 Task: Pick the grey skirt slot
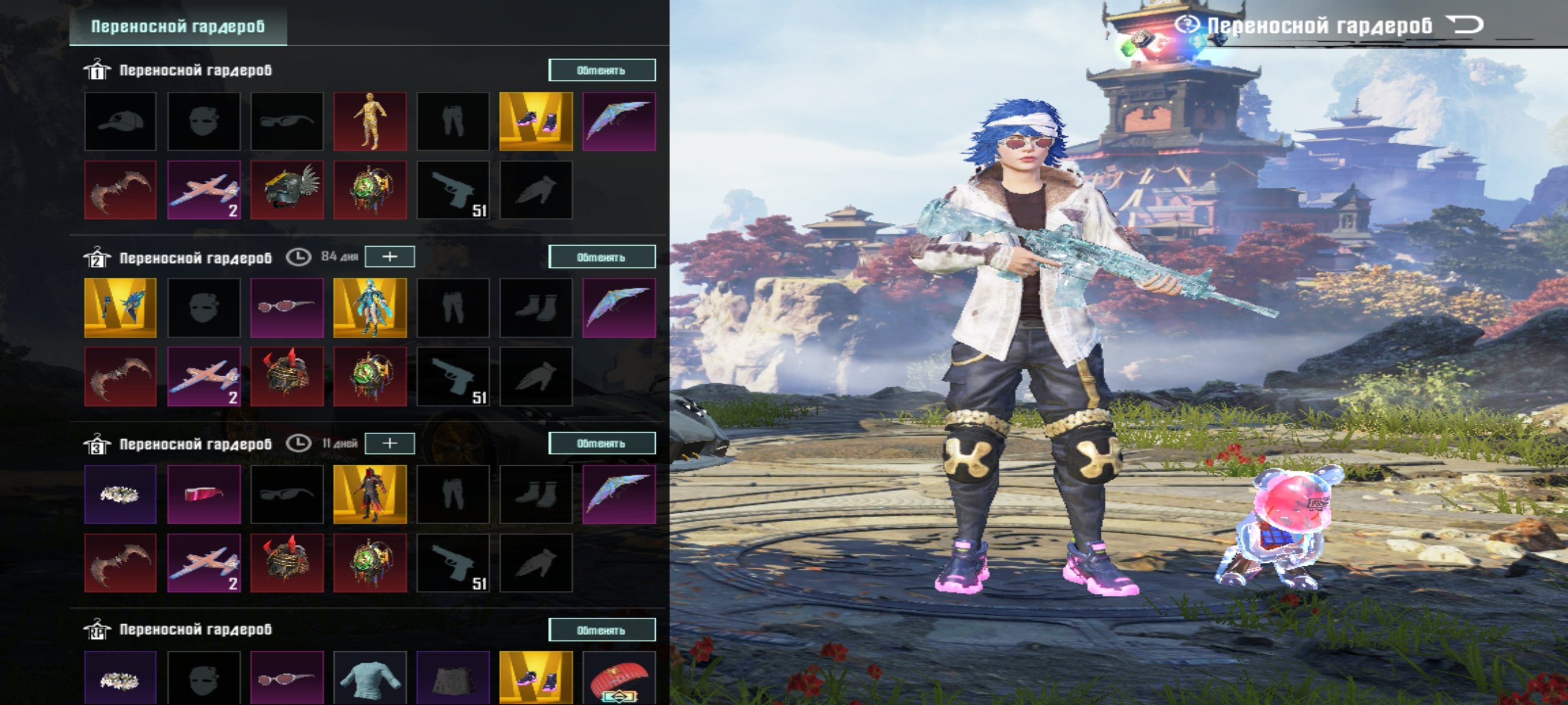tap(453, 678)
